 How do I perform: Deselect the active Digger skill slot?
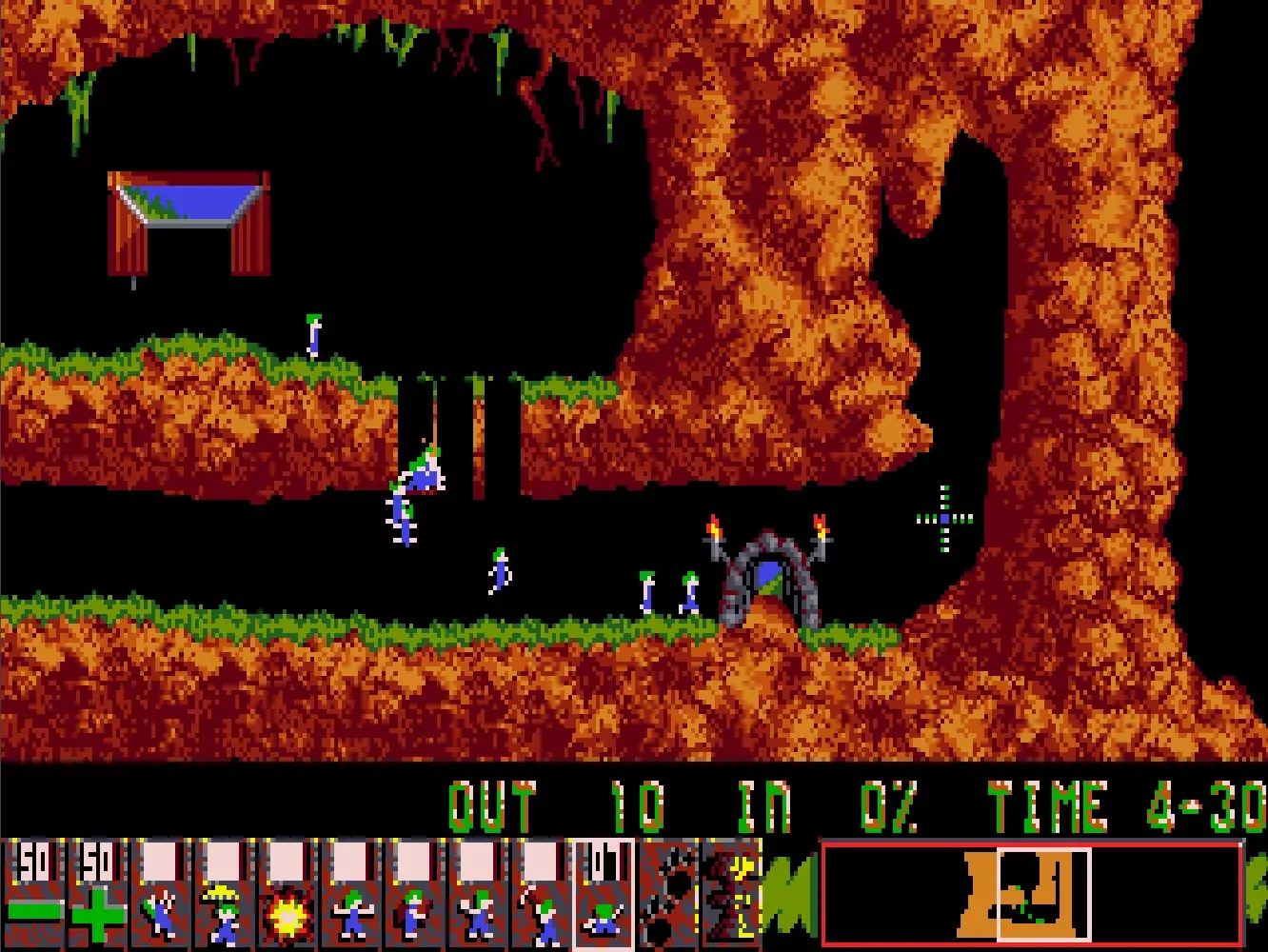coord(600,895)
